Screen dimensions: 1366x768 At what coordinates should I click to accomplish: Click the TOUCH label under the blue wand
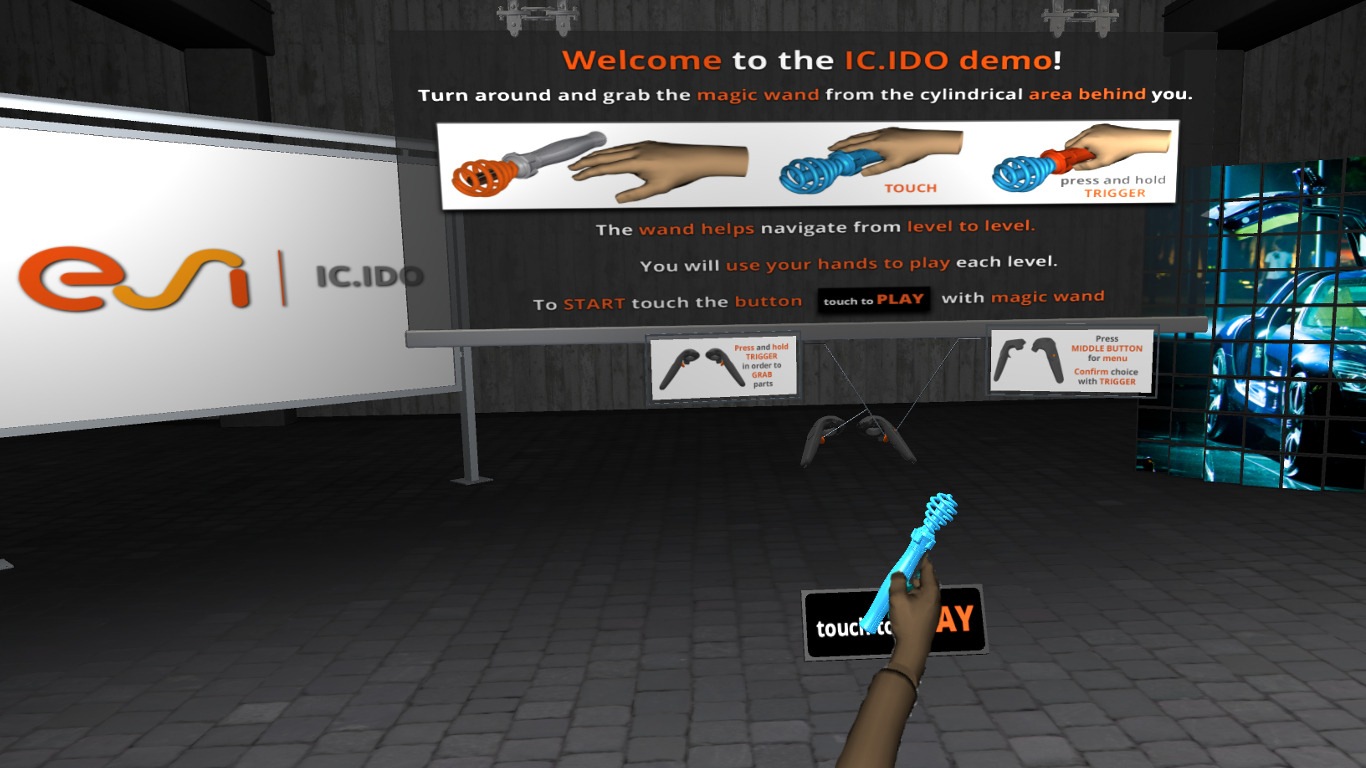click(x=909, y=187)
